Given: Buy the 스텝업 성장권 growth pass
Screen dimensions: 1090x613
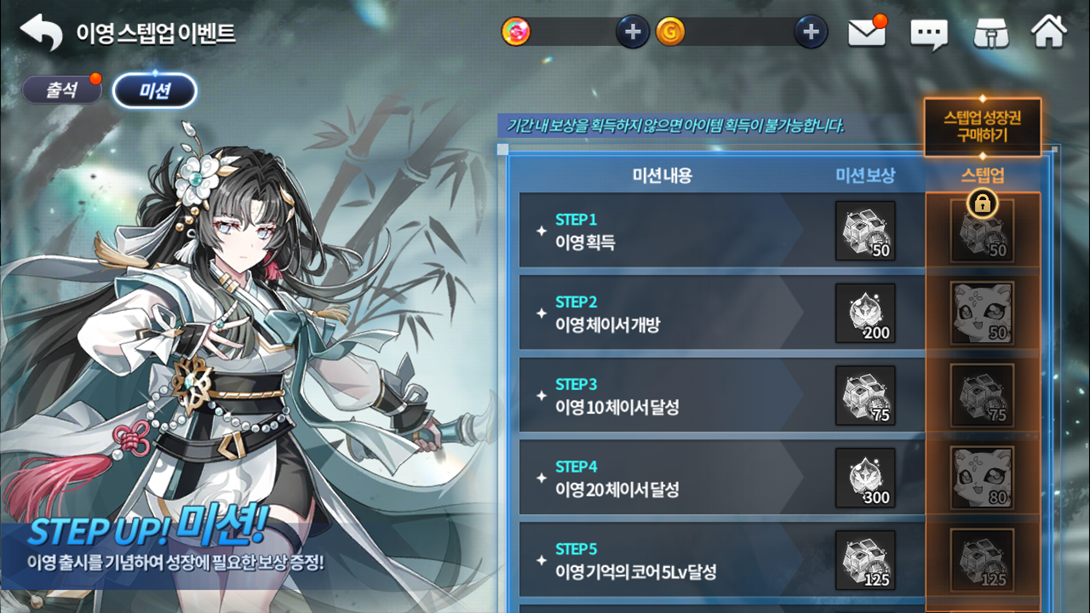Looking at the screenshot, I should coord(981,127).
